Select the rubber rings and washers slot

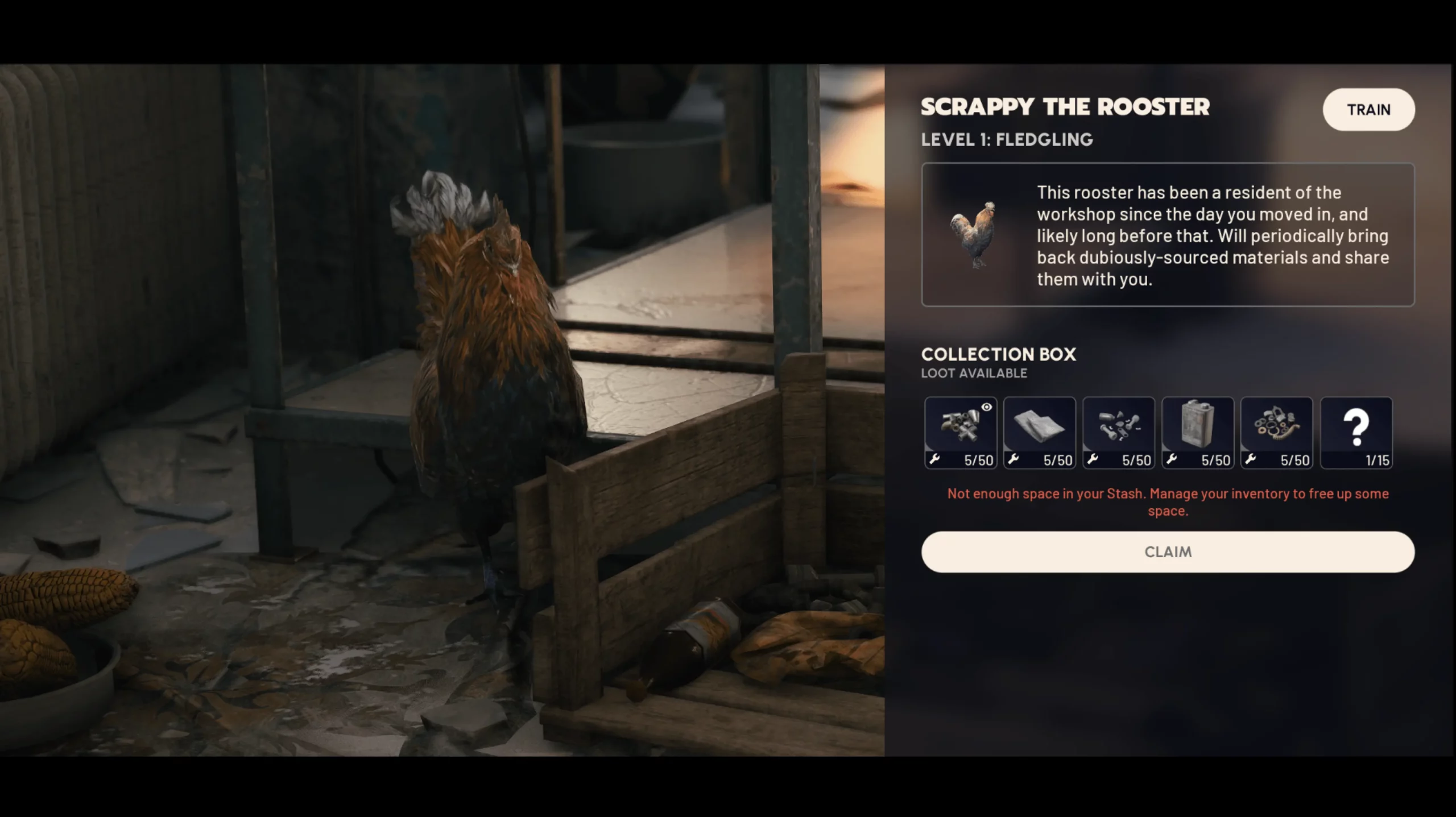tap(1276, 433)
